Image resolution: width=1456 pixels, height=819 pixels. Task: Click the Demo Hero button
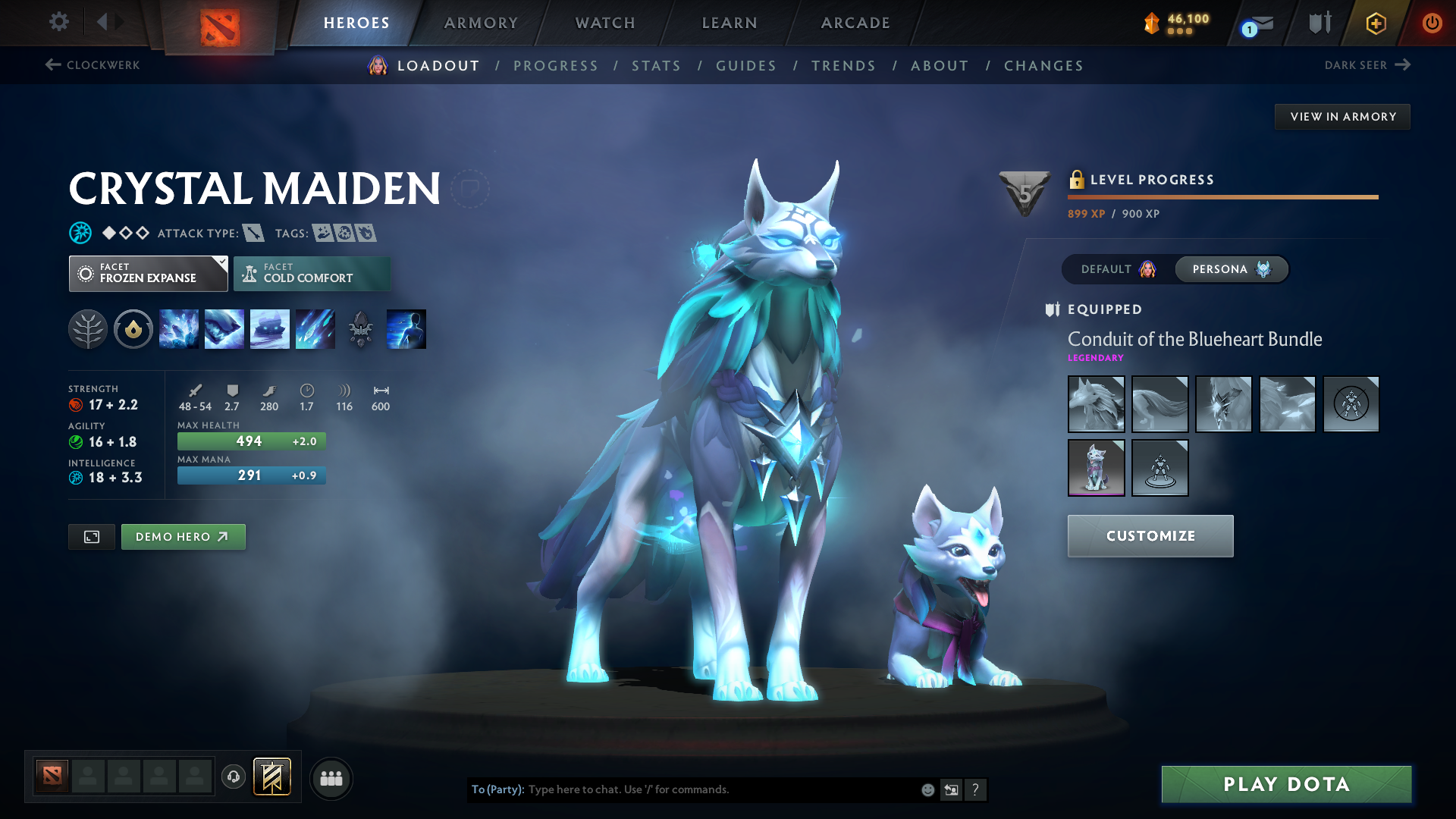pos(183,536)
